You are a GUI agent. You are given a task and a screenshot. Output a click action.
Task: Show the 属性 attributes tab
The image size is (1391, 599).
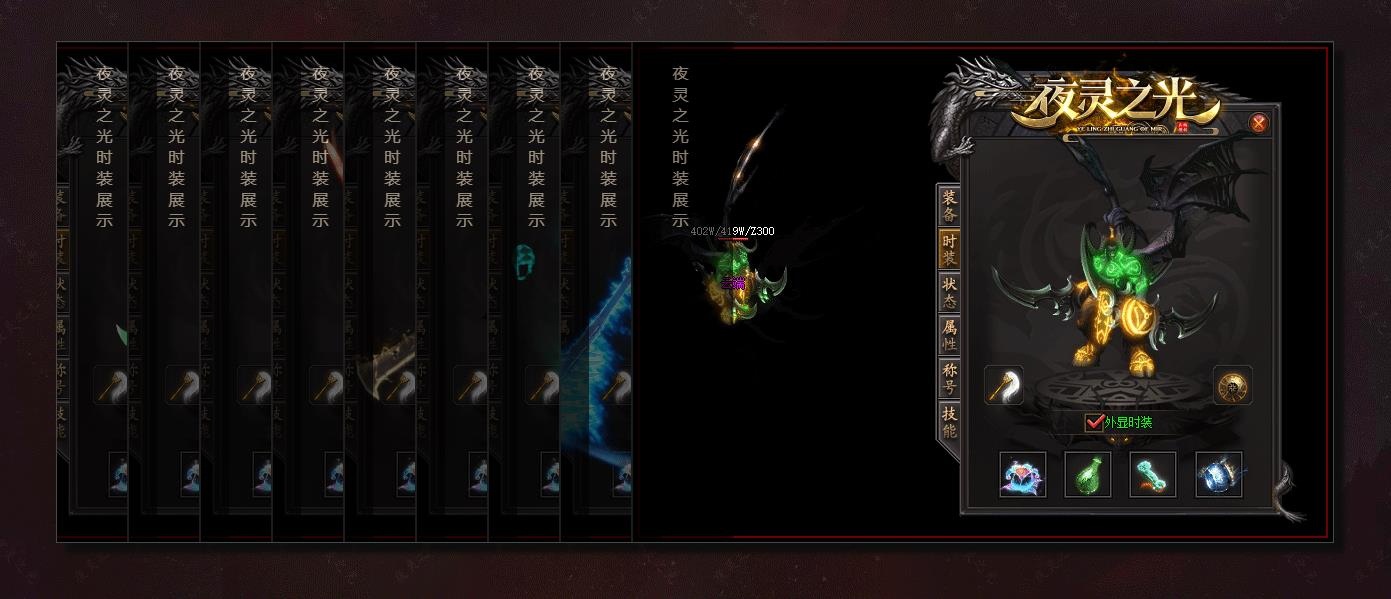(x=949, y=336)
